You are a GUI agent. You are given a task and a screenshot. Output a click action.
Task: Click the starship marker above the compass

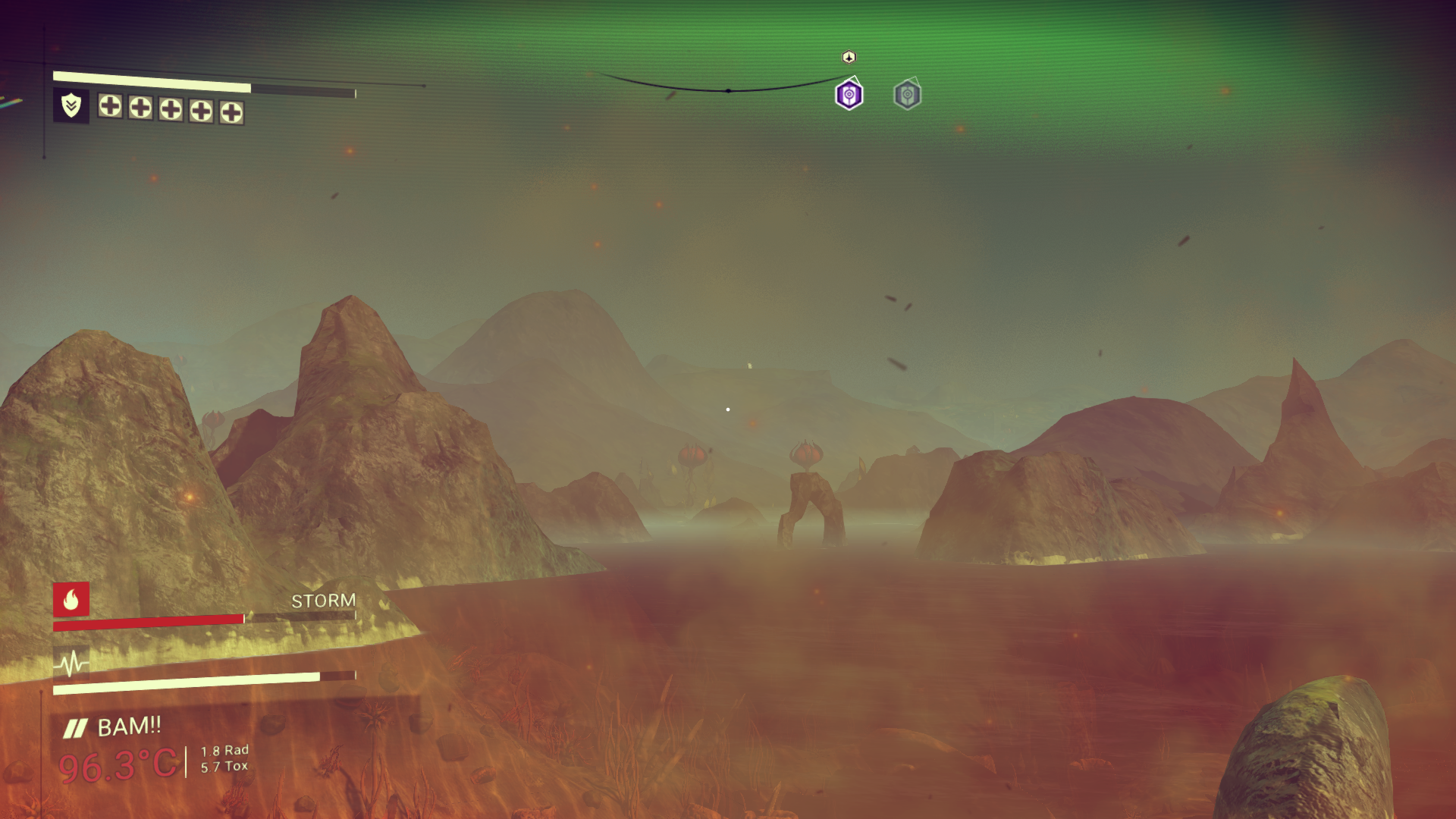click(849, 58)
